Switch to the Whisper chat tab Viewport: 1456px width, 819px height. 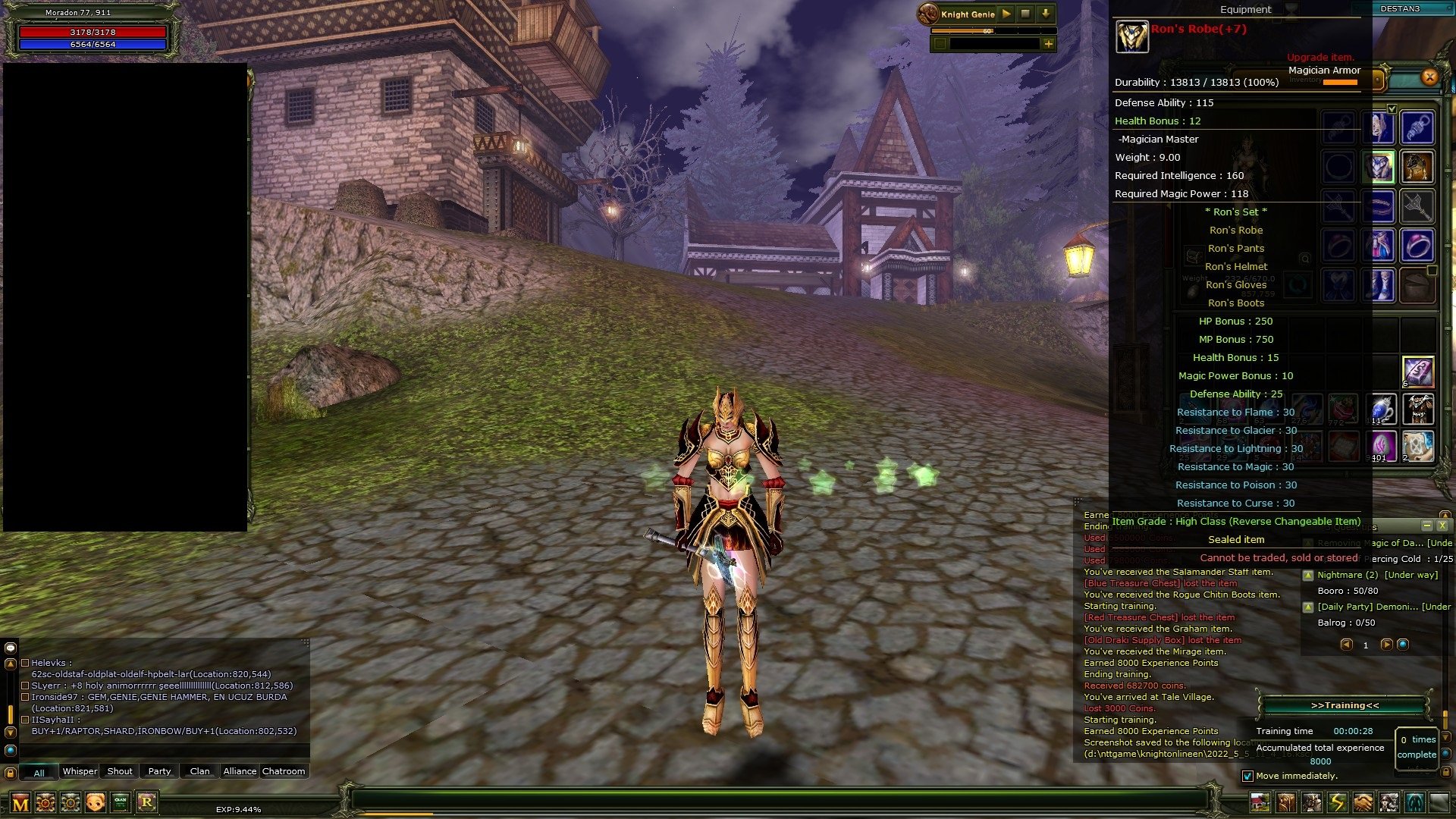(x=79, y=771)
